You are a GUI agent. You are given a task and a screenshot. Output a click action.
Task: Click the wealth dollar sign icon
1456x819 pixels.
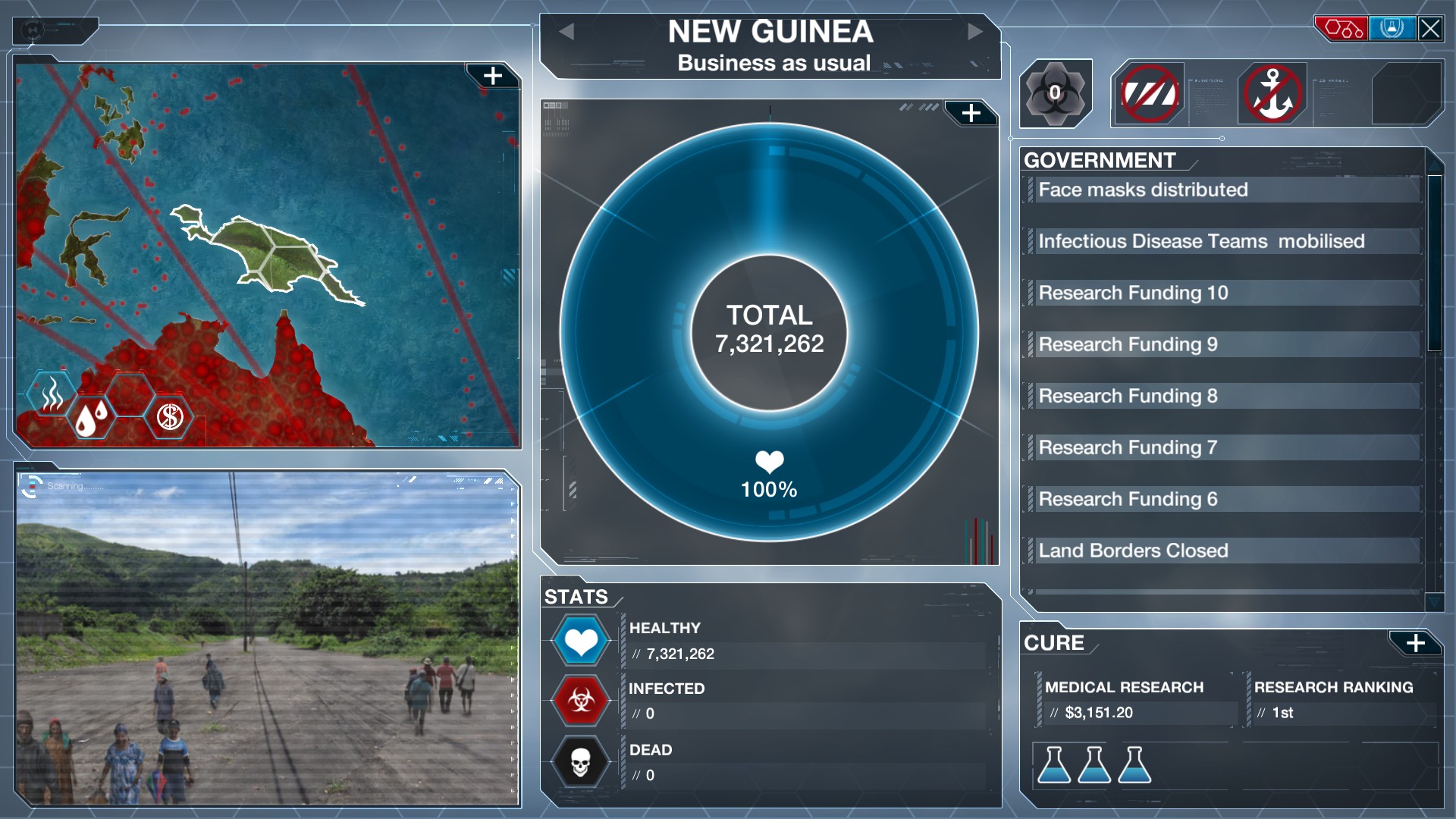coord(170,416)
